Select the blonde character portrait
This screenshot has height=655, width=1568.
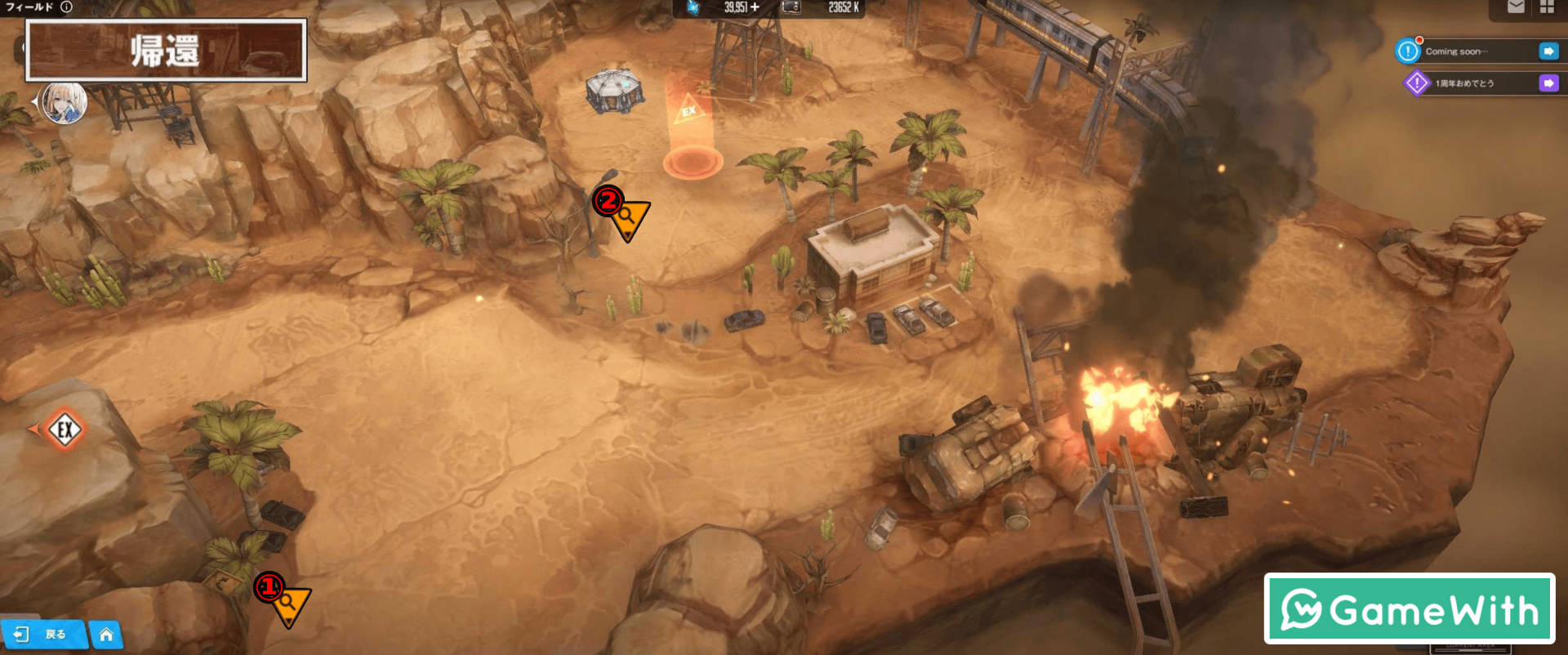coord(65,103)
